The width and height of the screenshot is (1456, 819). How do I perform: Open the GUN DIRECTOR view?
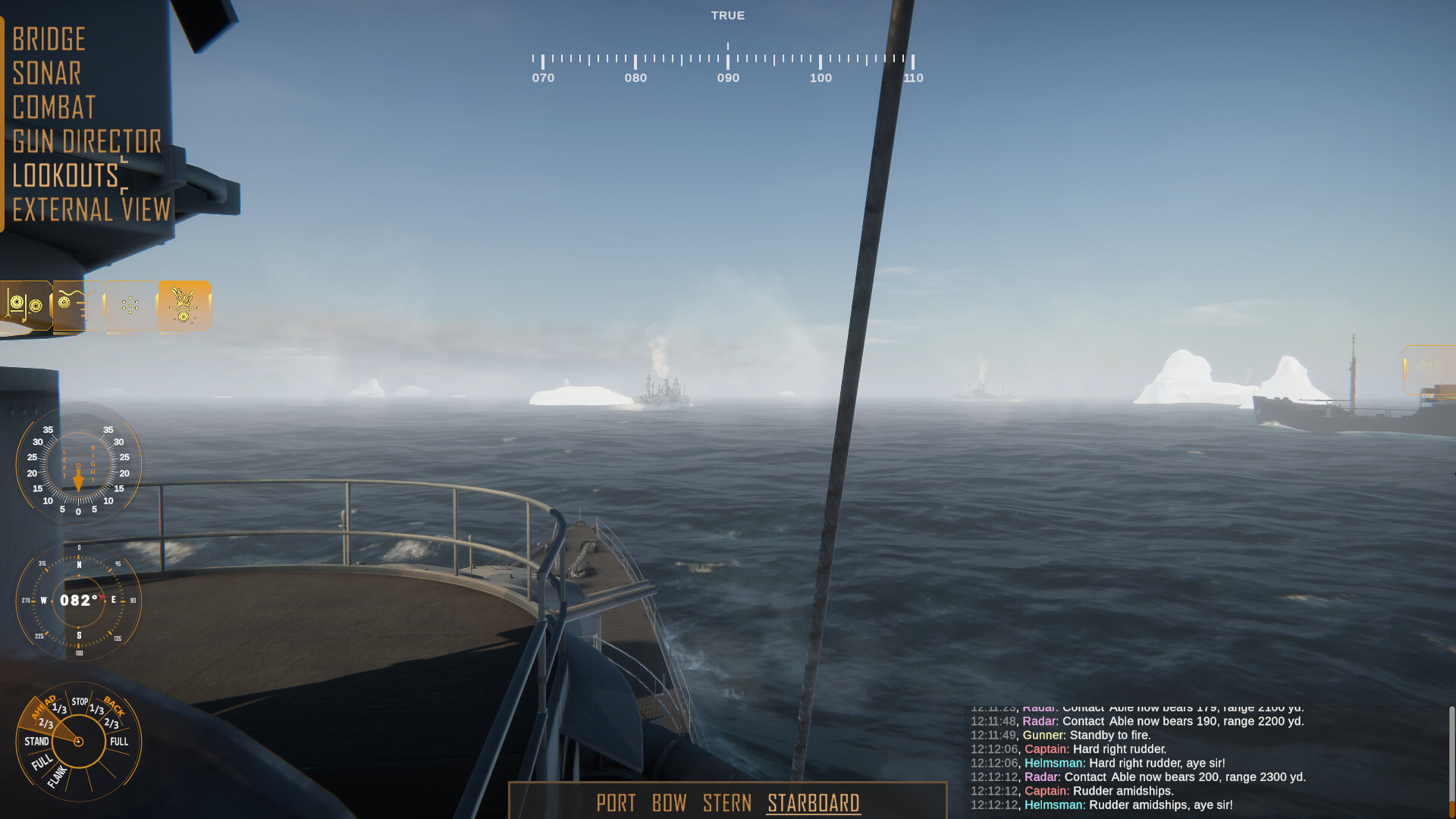87,141
